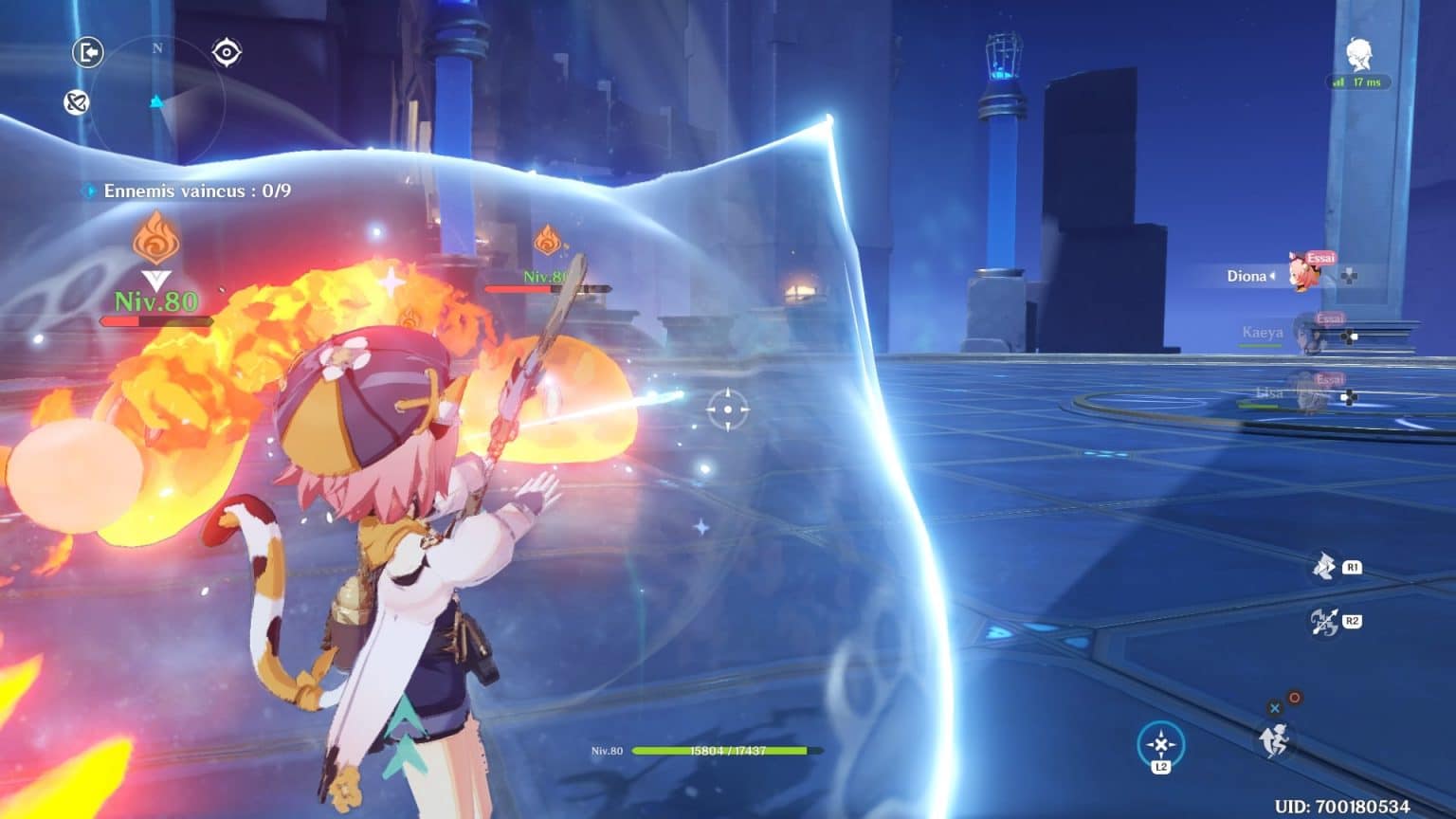
Task: Select the logout/exit door icon top-left
Action: [87, 53]
